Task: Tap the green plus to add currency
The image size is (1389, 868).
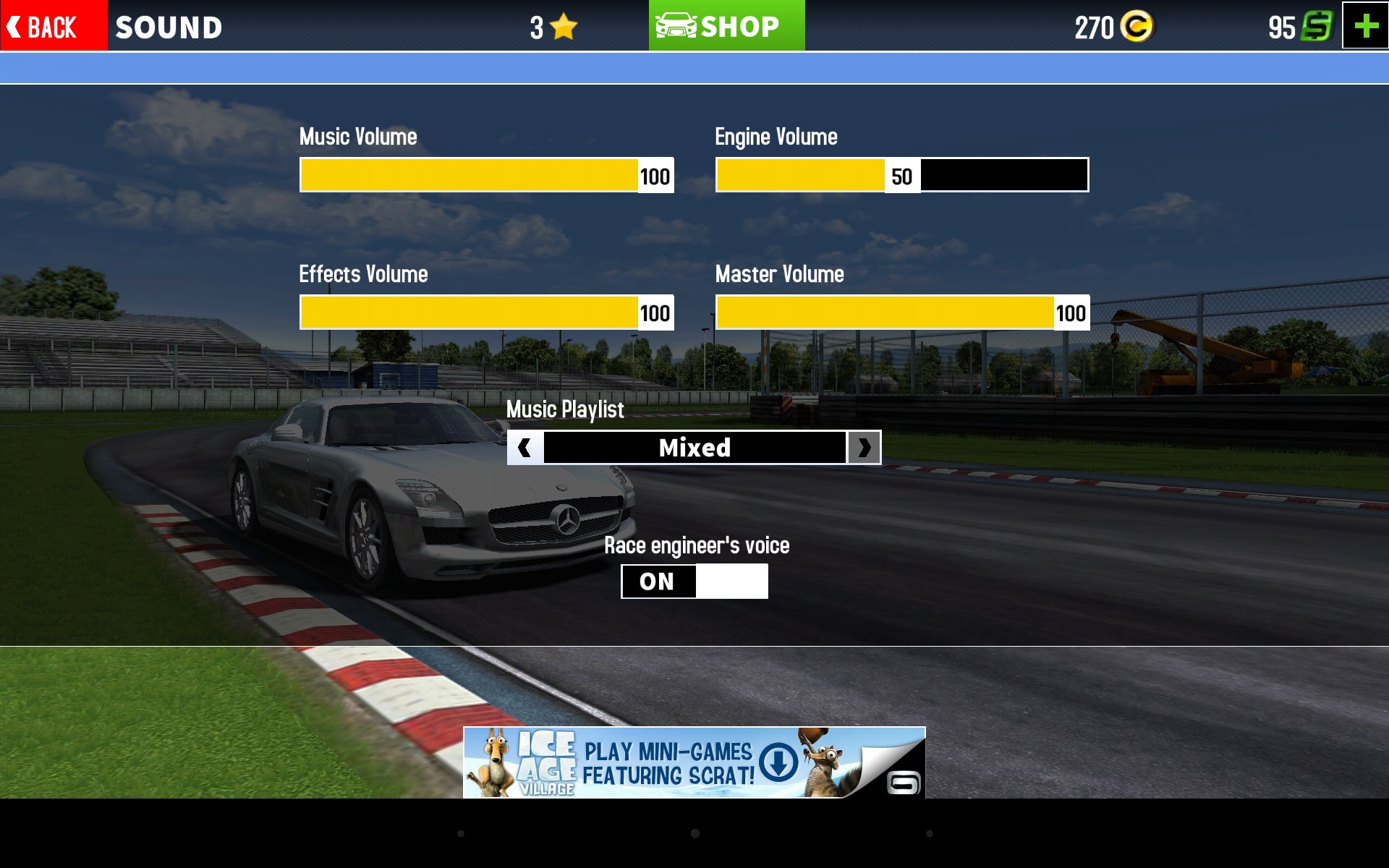Action: tap(1365, 26)
